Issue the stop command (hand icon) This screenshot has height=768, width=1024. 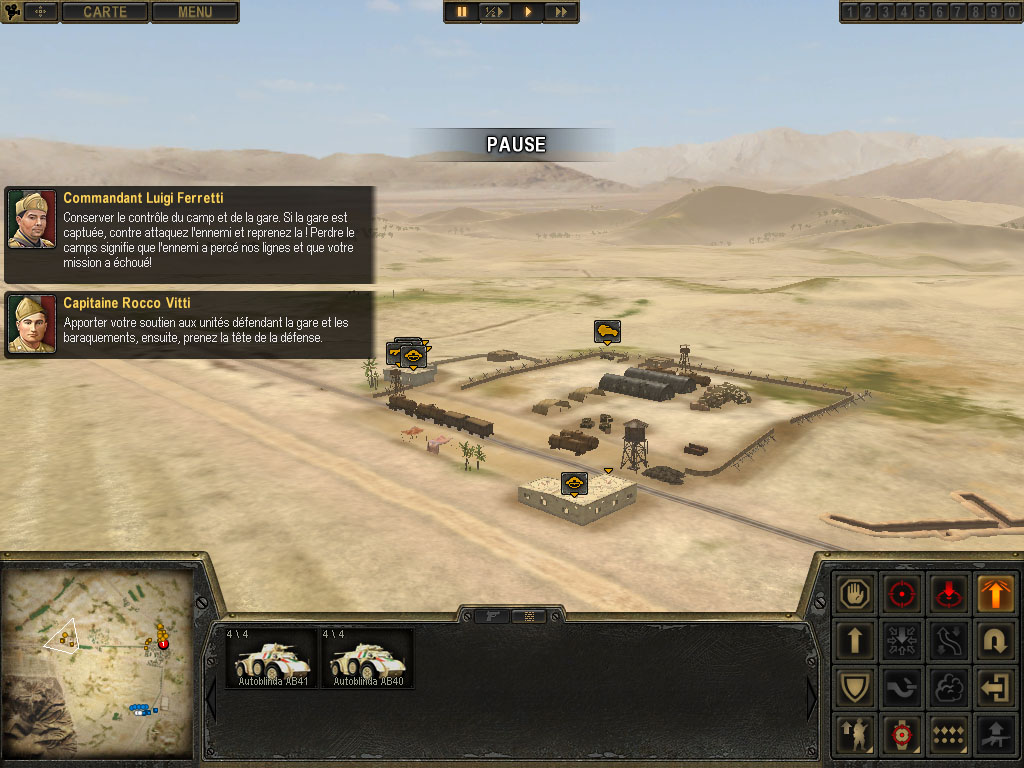(x=857, y=594)
